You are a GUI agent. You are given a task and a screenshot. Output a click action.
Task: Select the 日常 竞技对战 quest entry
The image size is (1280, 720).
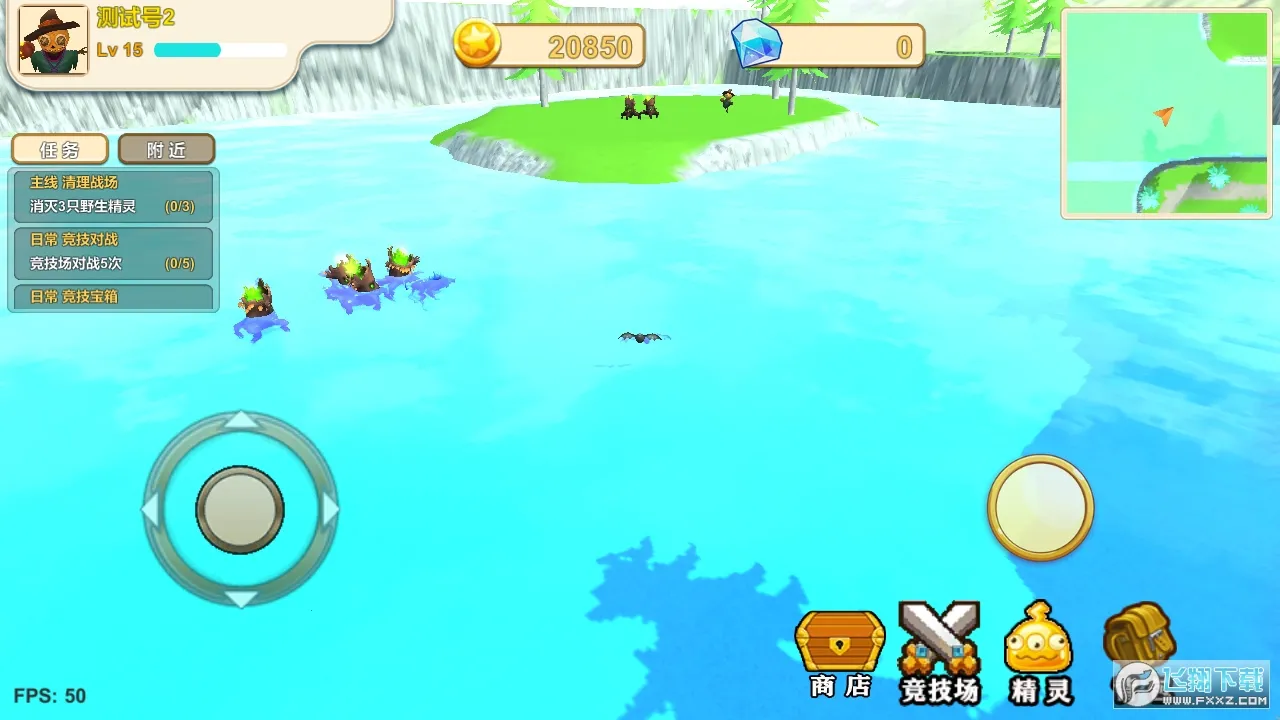click(x=112, y=253)
